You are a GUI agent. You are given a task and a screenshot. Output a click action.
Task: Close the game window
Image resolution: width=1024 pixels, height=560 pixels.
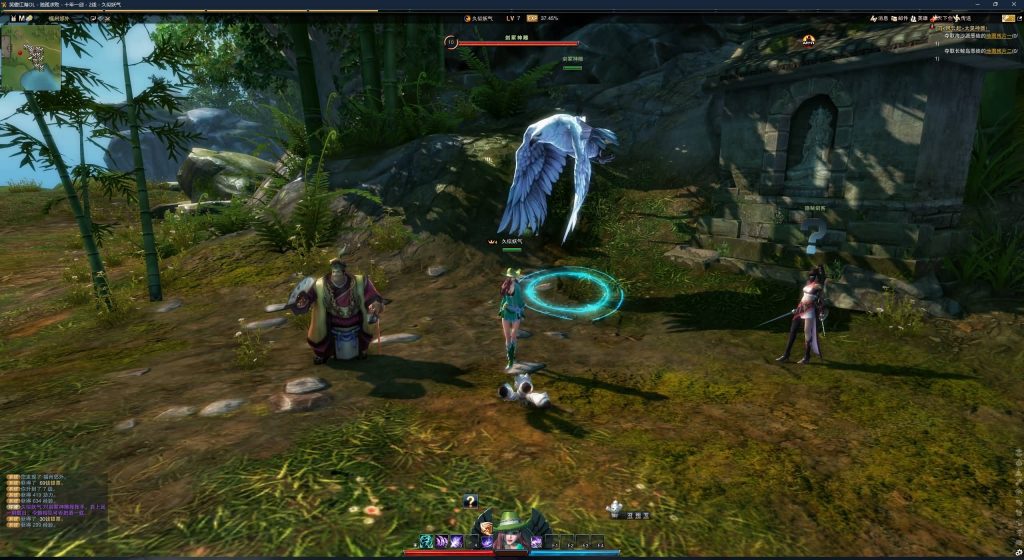pyautogui.click(x=1014, y=5)
